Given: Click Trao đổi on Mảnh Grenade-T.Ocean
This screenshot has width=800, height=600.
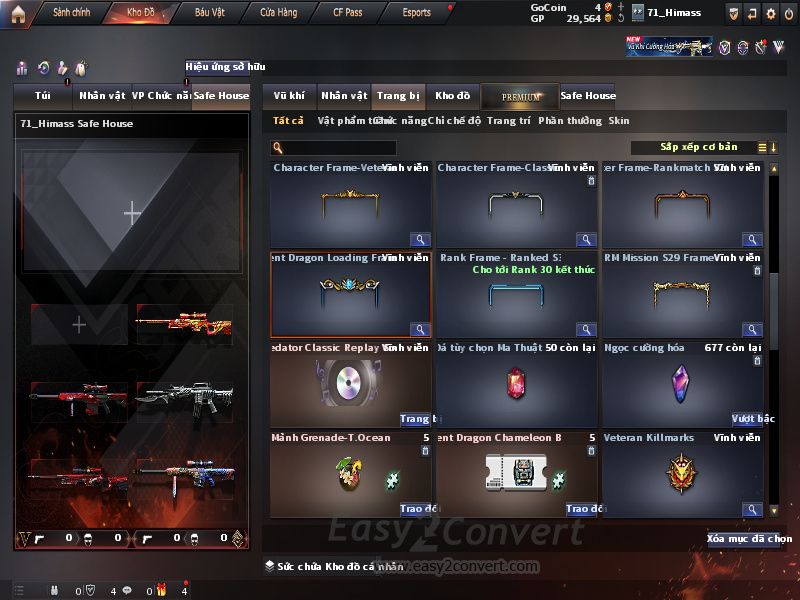Looking at the screenshot, I should (x=413, y=509).
